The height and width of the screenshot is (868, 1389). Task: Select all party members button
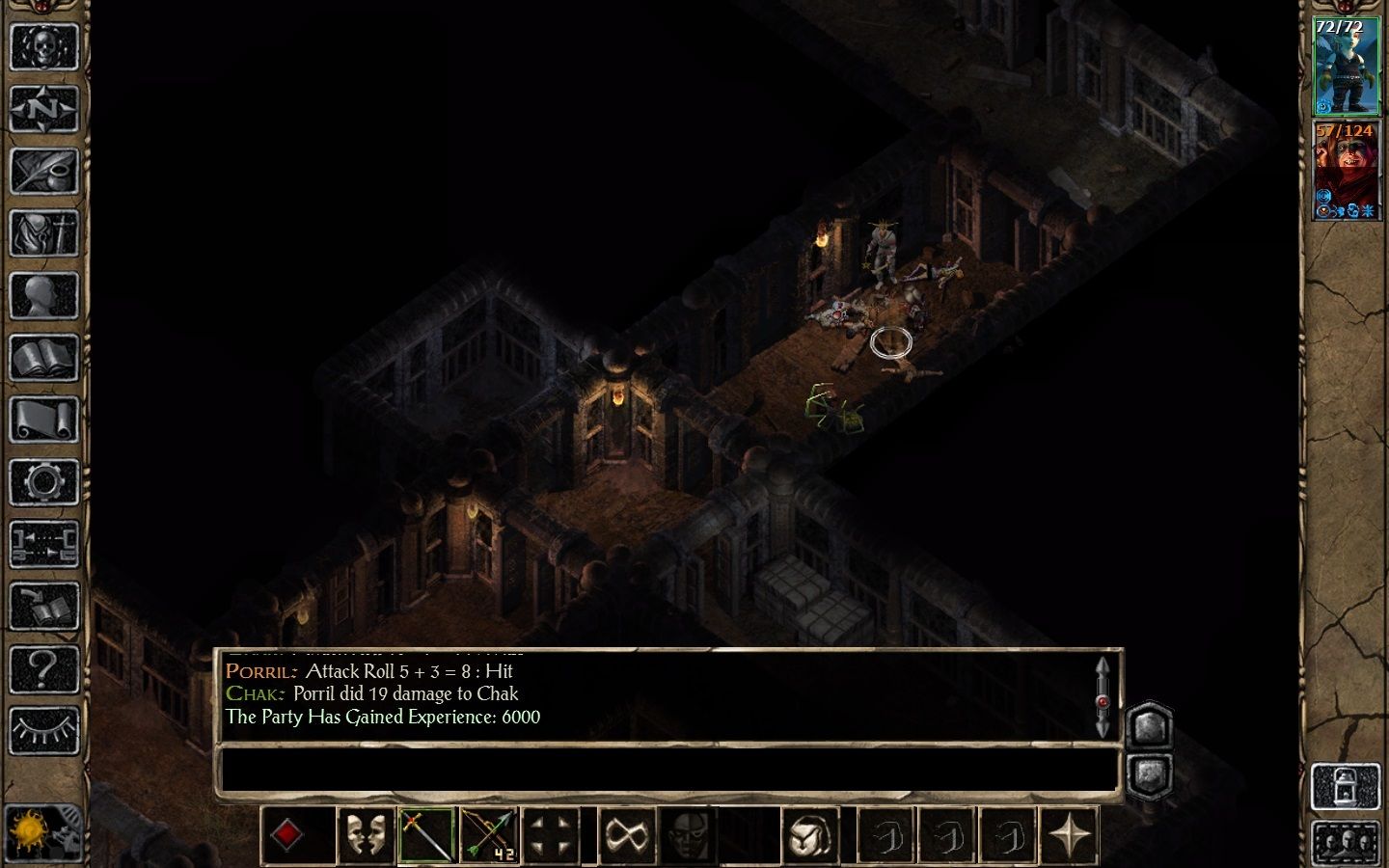point(1343,841)
